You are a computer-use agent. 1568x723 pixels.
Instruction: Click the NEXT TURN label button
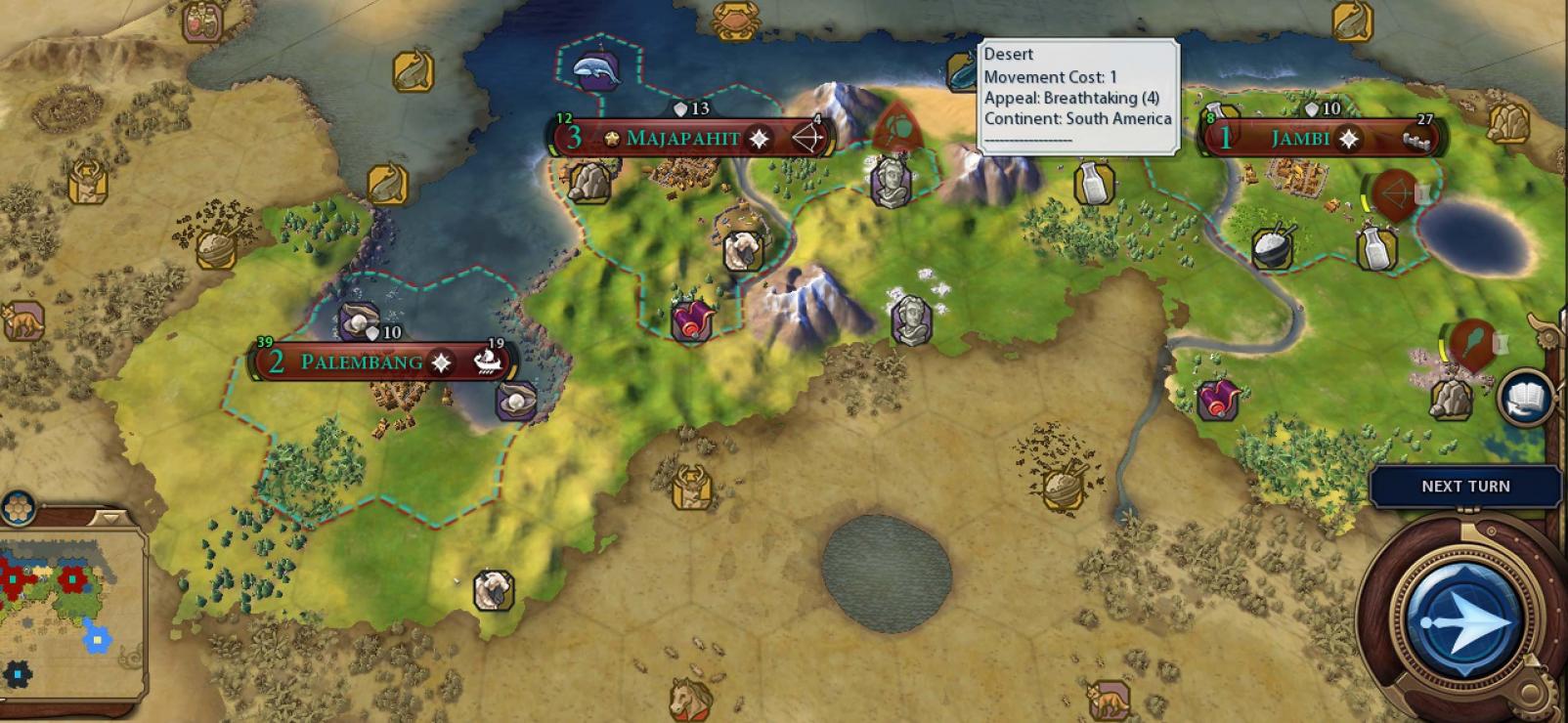coord(1464,487)
